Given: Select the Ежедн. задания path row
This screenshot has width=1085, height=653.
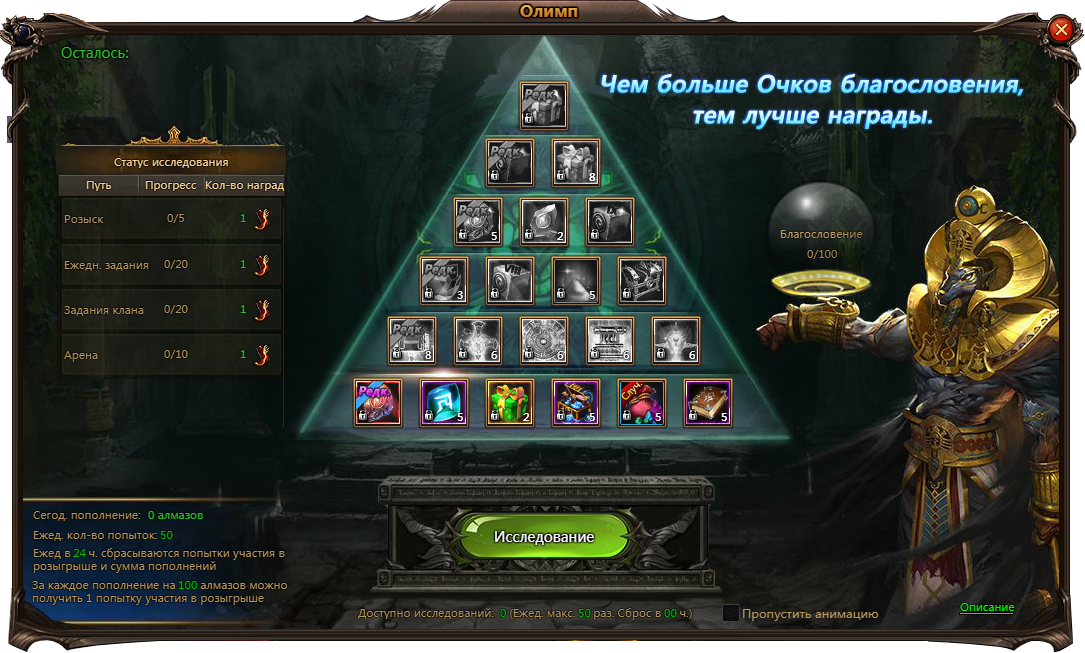Looking at the screenshot, I should (172, 265).
